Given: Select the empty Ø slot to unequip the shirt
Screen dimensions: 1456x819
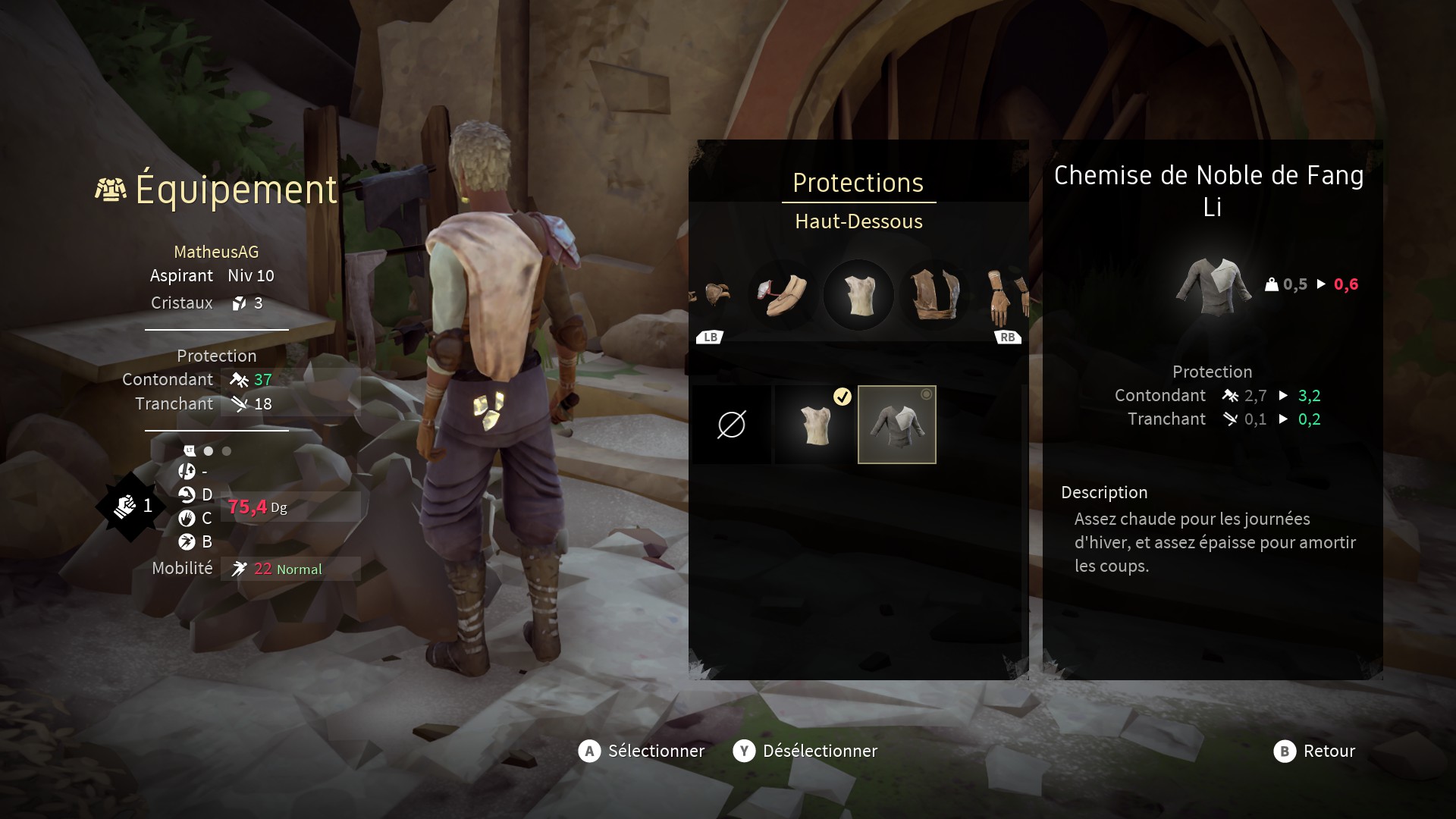Looking at the screenshot, I should pyautogui.click(x=730, y=425).
